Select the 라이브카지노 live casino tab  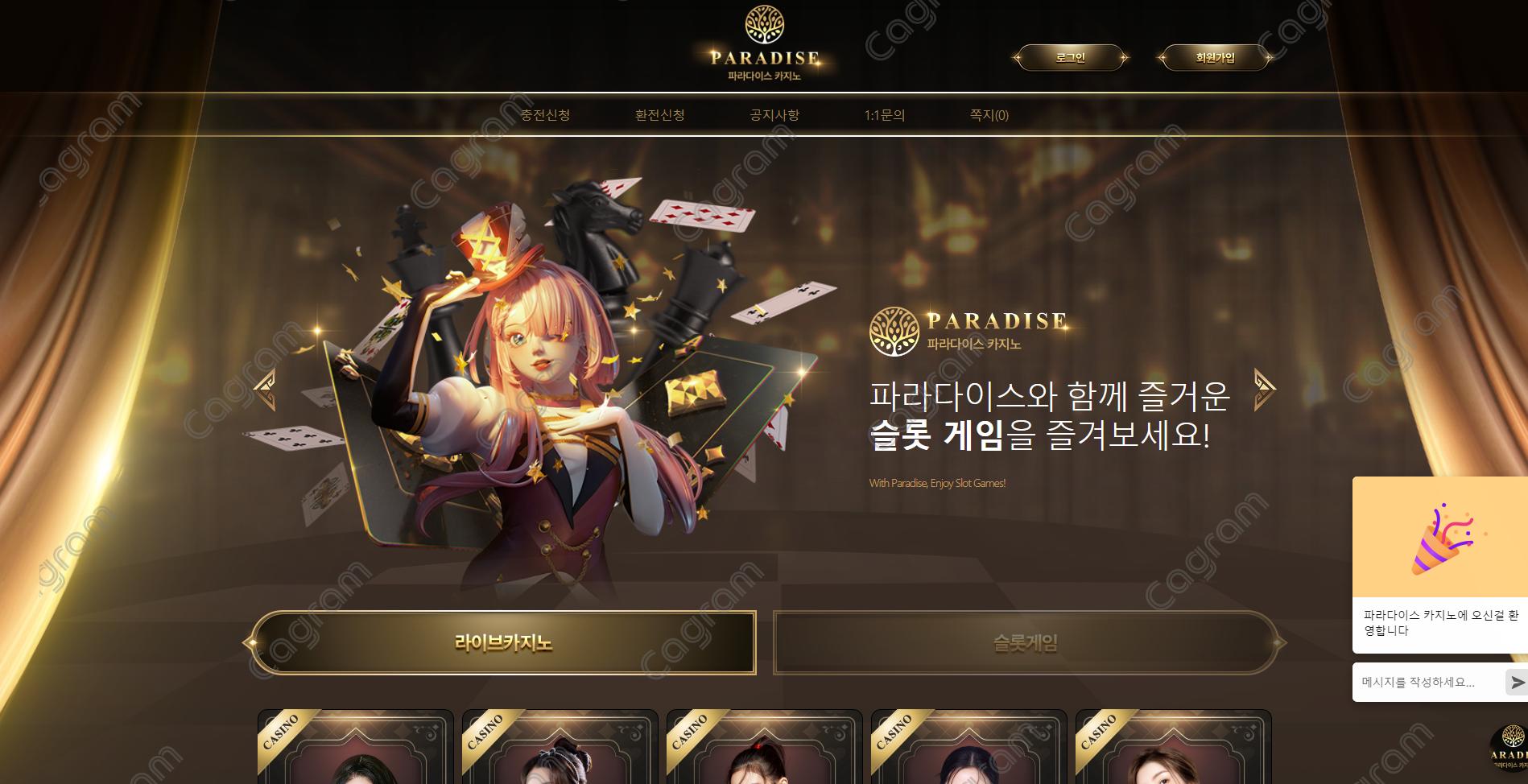[503, 642]
